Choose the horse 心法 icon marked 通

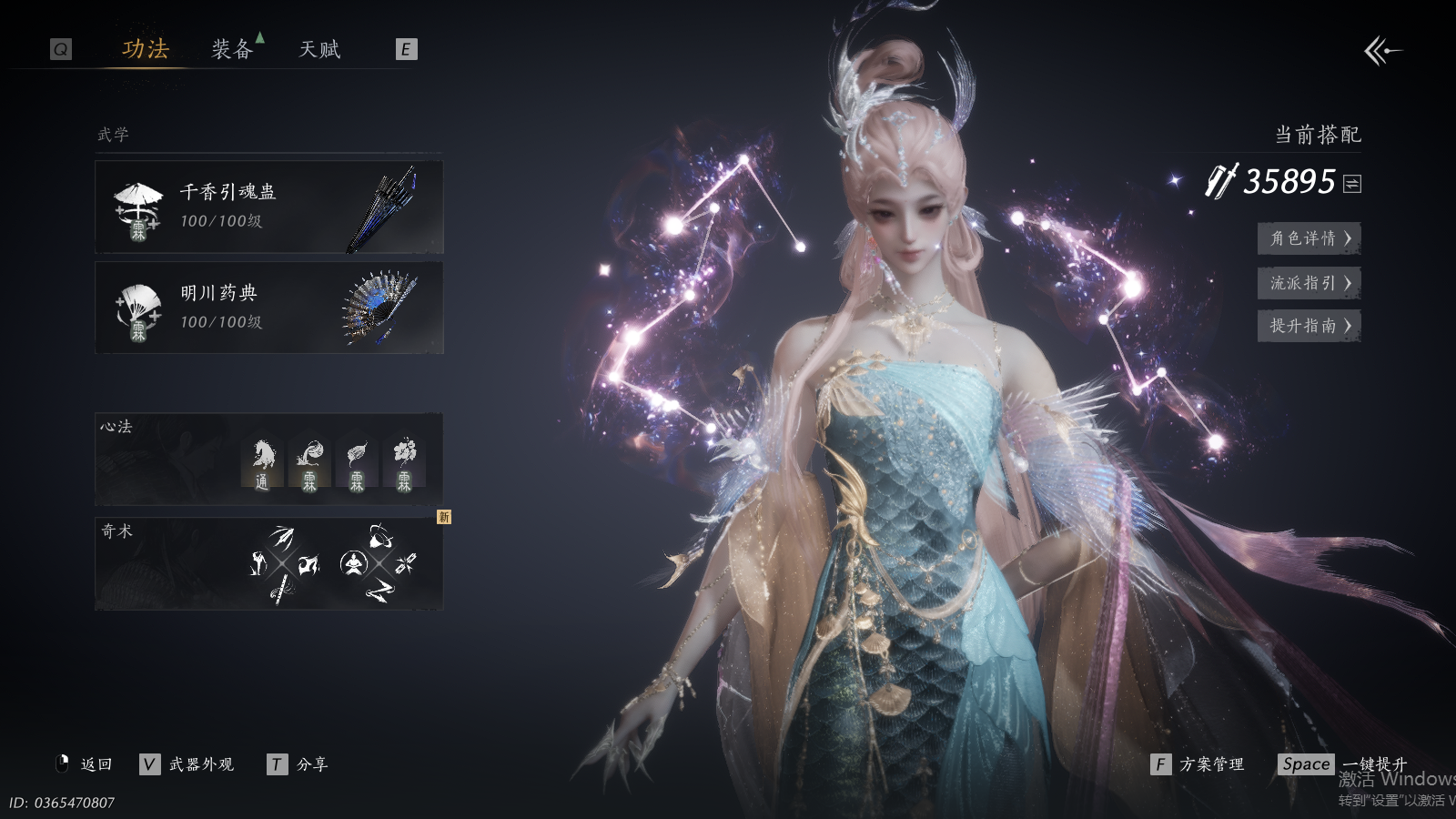[262, 464]
